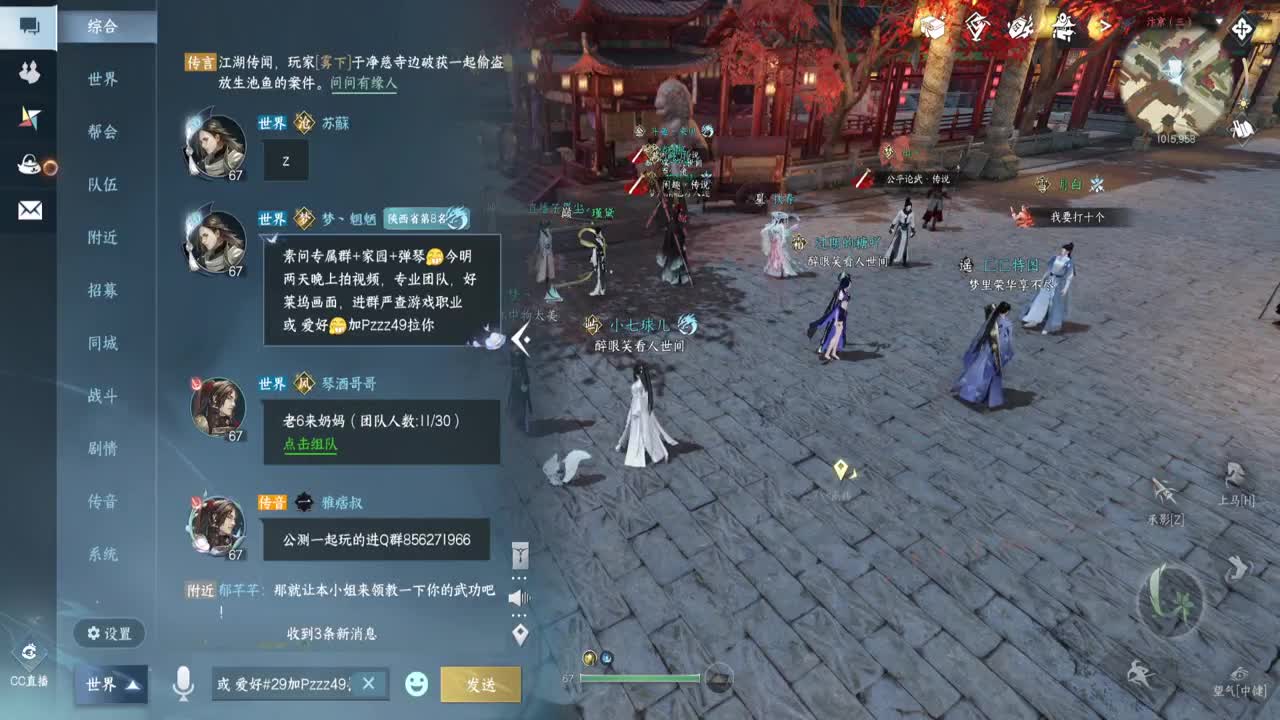Open the gift box rewards icon top right
The image size is (1280, 720).
pyautogui.click(x=933, y=30)
